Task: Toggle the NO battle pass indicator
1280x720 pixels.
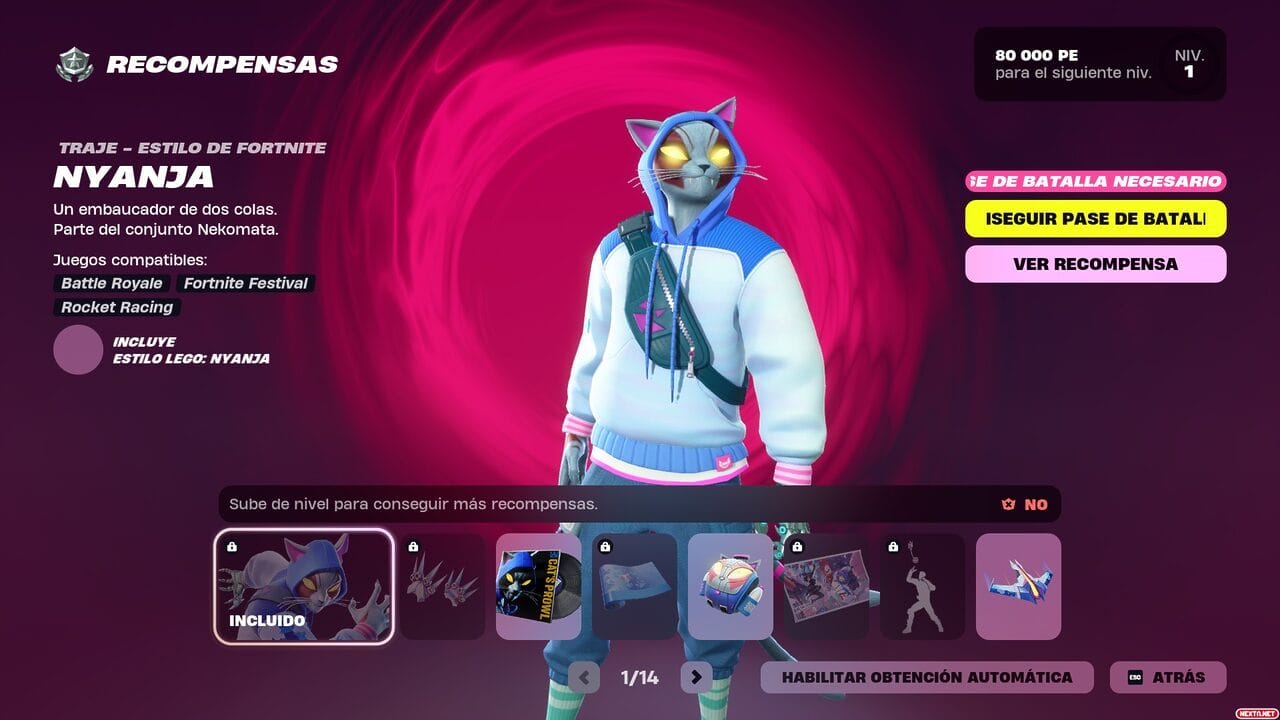Action: [1020, 504]
